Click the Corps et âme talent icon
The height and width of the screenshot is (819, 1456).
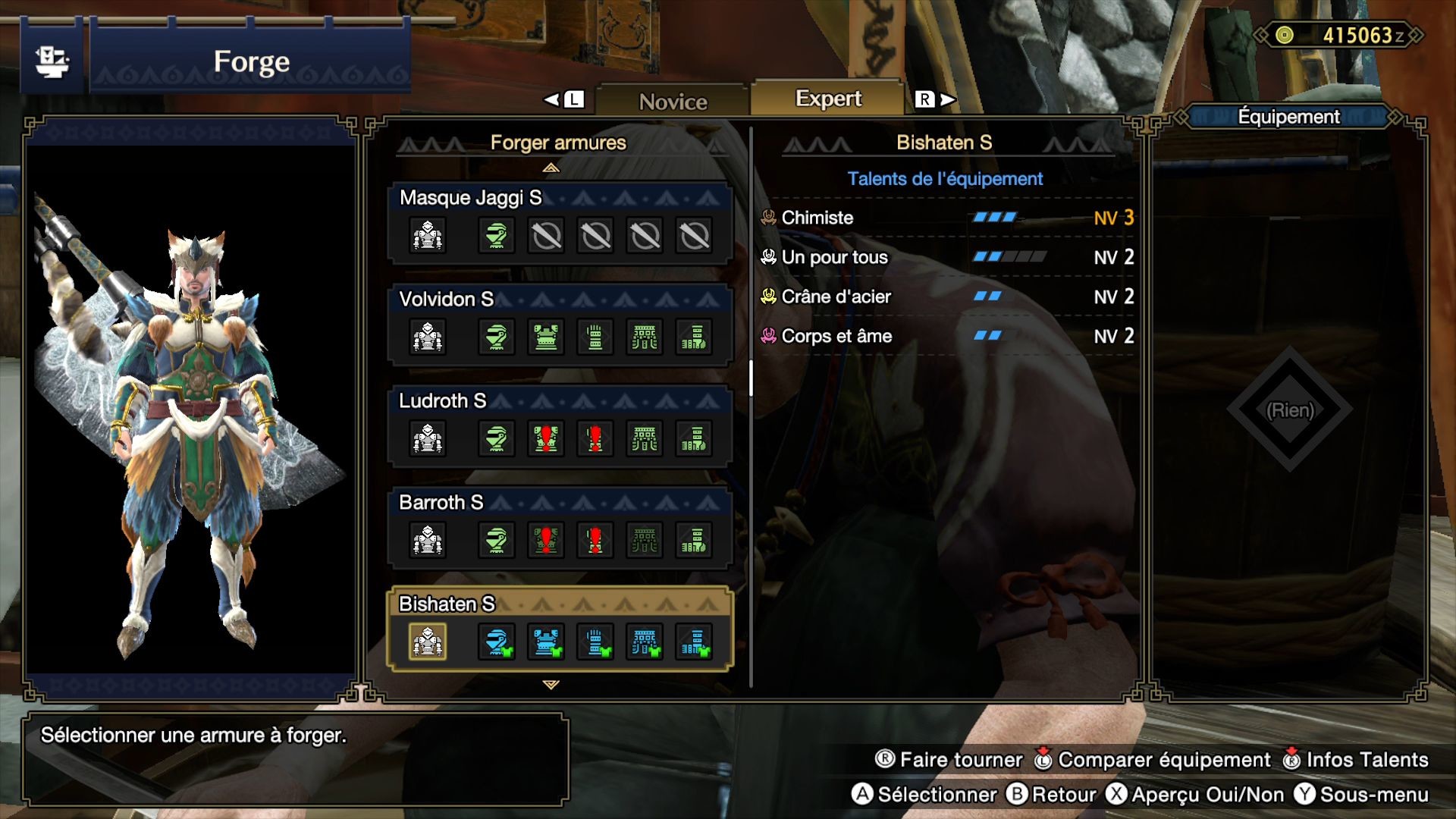tap(770, 336)
